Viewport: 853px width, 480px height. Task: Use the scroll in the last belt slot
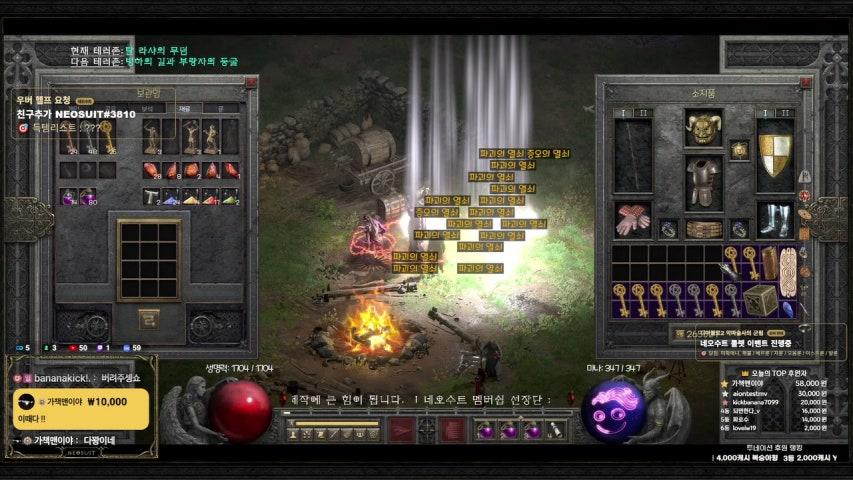point(555,430)
